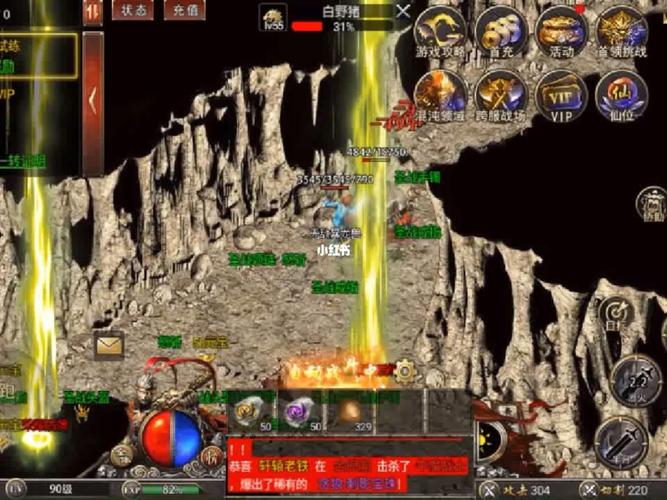Screen dimensions: 667x500
Task: Use the purple swirl item slot
Action: point(298,410)
